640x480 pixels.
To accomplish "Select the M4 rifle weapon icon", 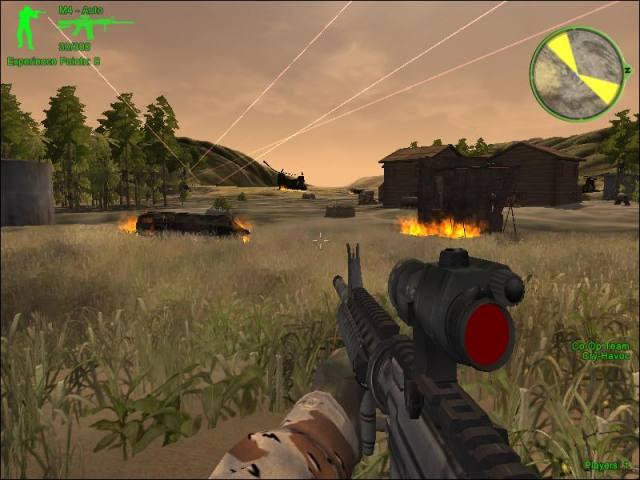I will (94, 26).
